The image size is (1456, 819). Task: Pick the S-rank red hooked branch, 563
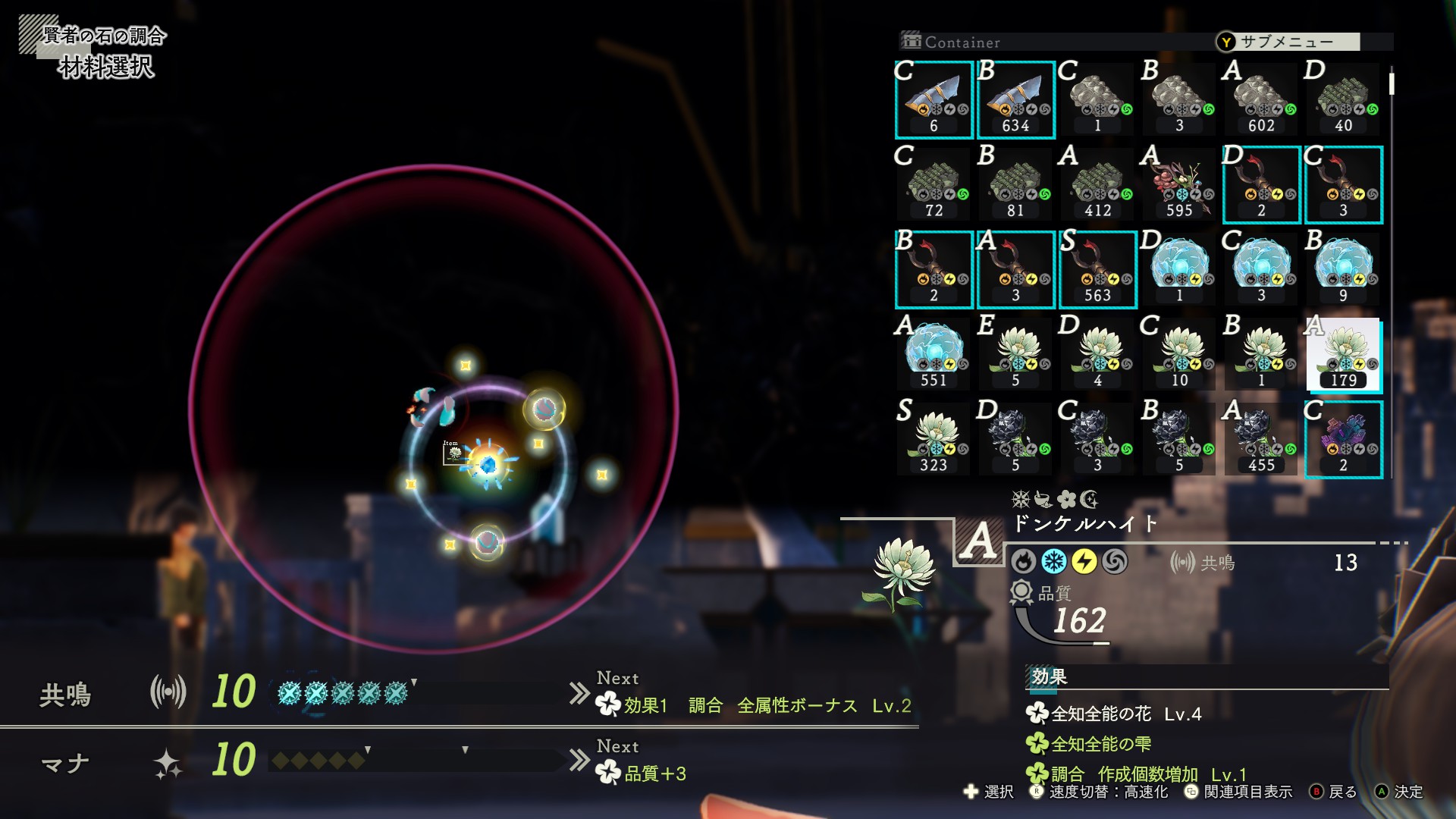pyautogui.click(x=1098, y=270)
